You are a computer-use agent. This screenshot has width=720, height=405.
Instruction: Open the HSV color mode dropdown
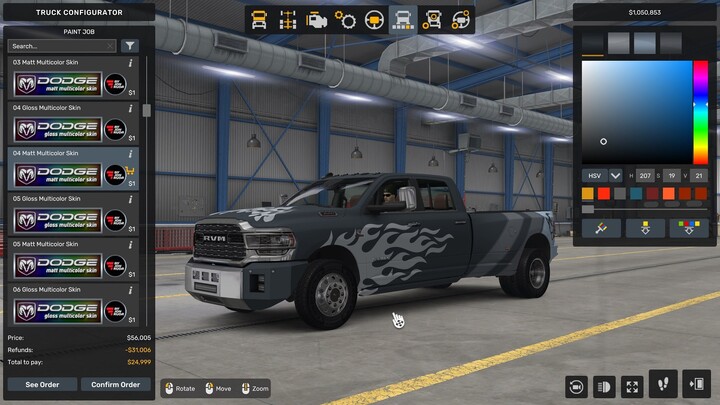(x=615, y=175)
